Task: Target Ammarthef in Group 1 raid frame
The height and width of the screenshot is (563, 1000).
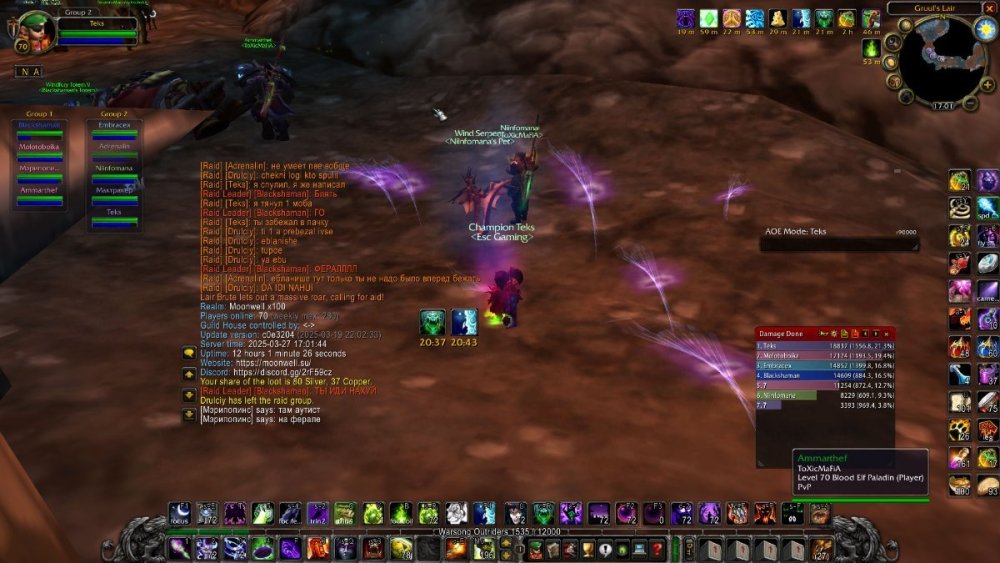Action: point(39,191)
